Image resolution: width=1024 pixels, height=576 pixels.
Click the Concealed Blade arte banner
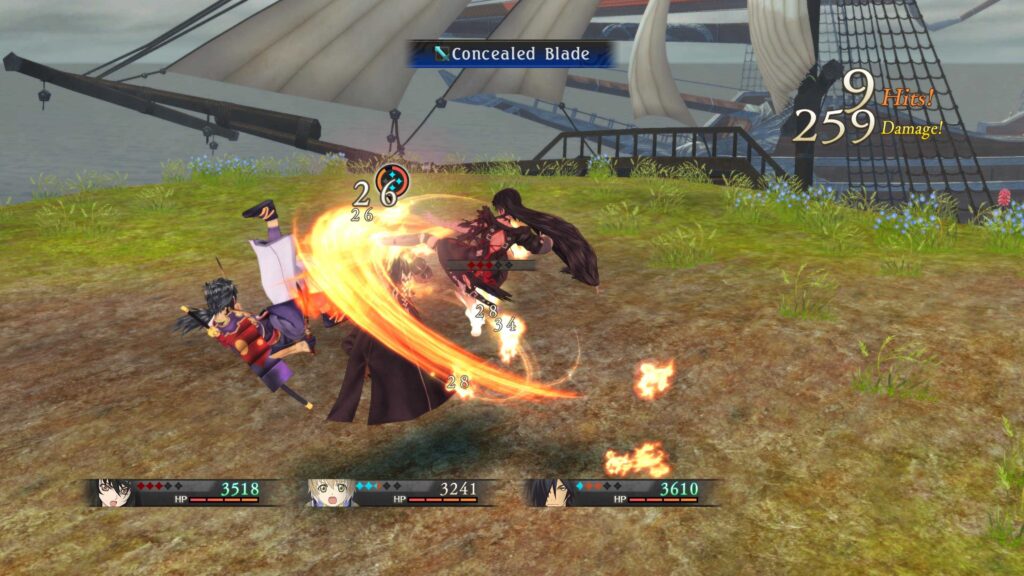tap(510, 54)
